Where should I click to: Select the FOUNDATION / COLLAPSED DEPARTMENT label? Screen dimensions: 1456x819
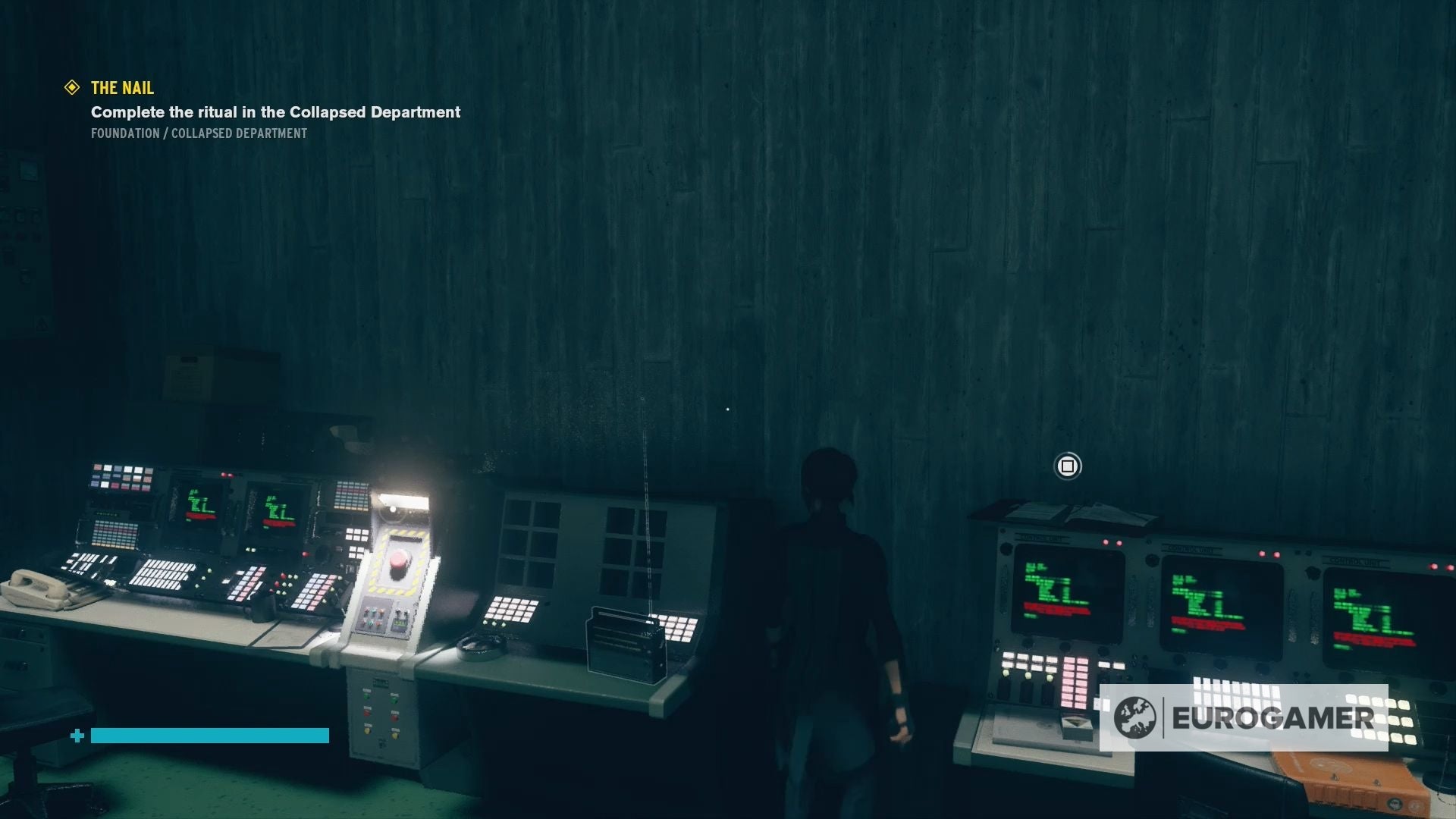(199, 133)
